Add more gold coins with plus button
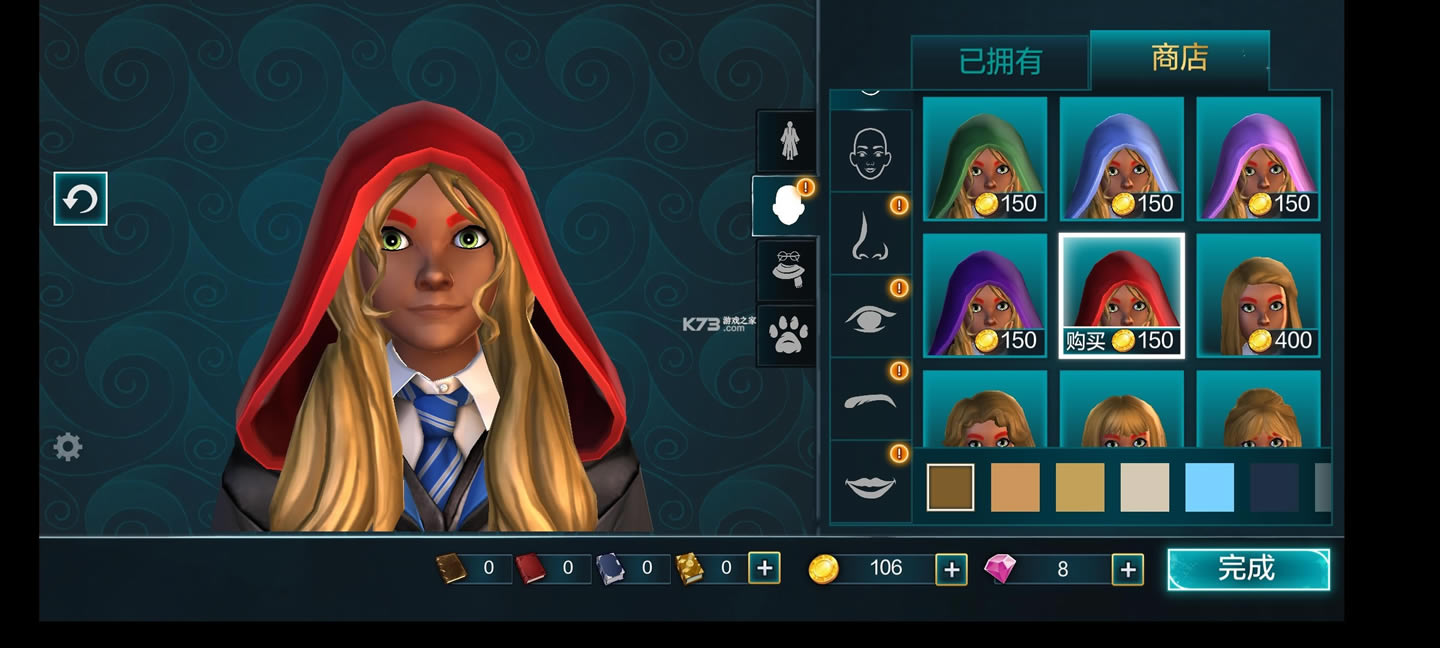 [x=951, y=569]
